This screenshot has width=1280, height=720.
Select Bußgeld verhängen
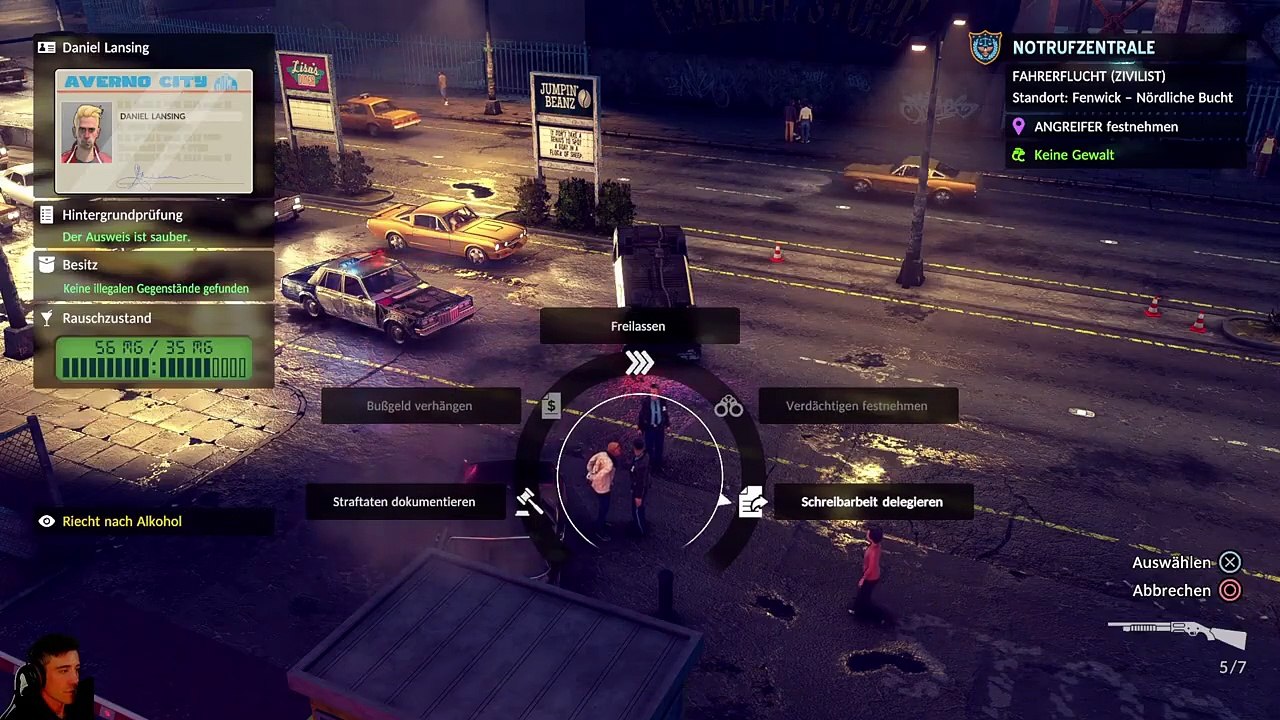[420, 406]
